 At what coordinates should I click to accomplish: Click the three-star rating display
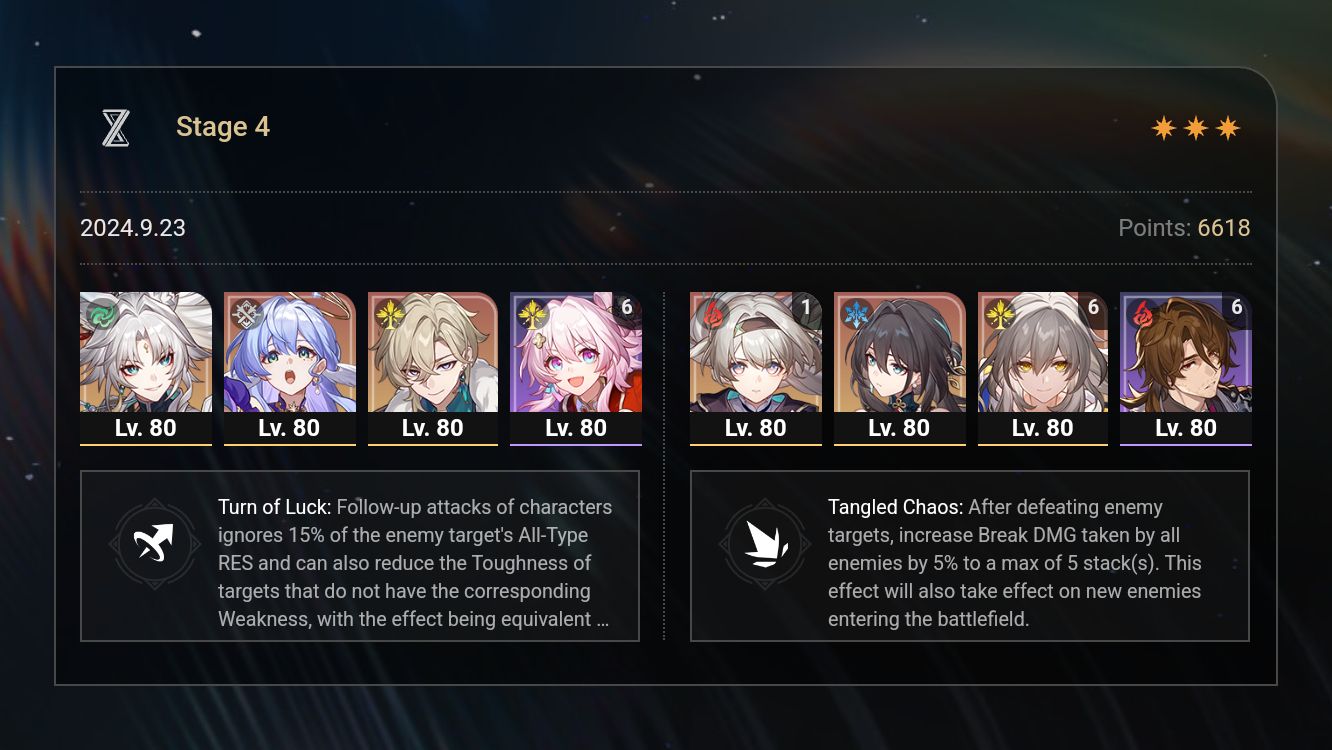coord(1196,127)
